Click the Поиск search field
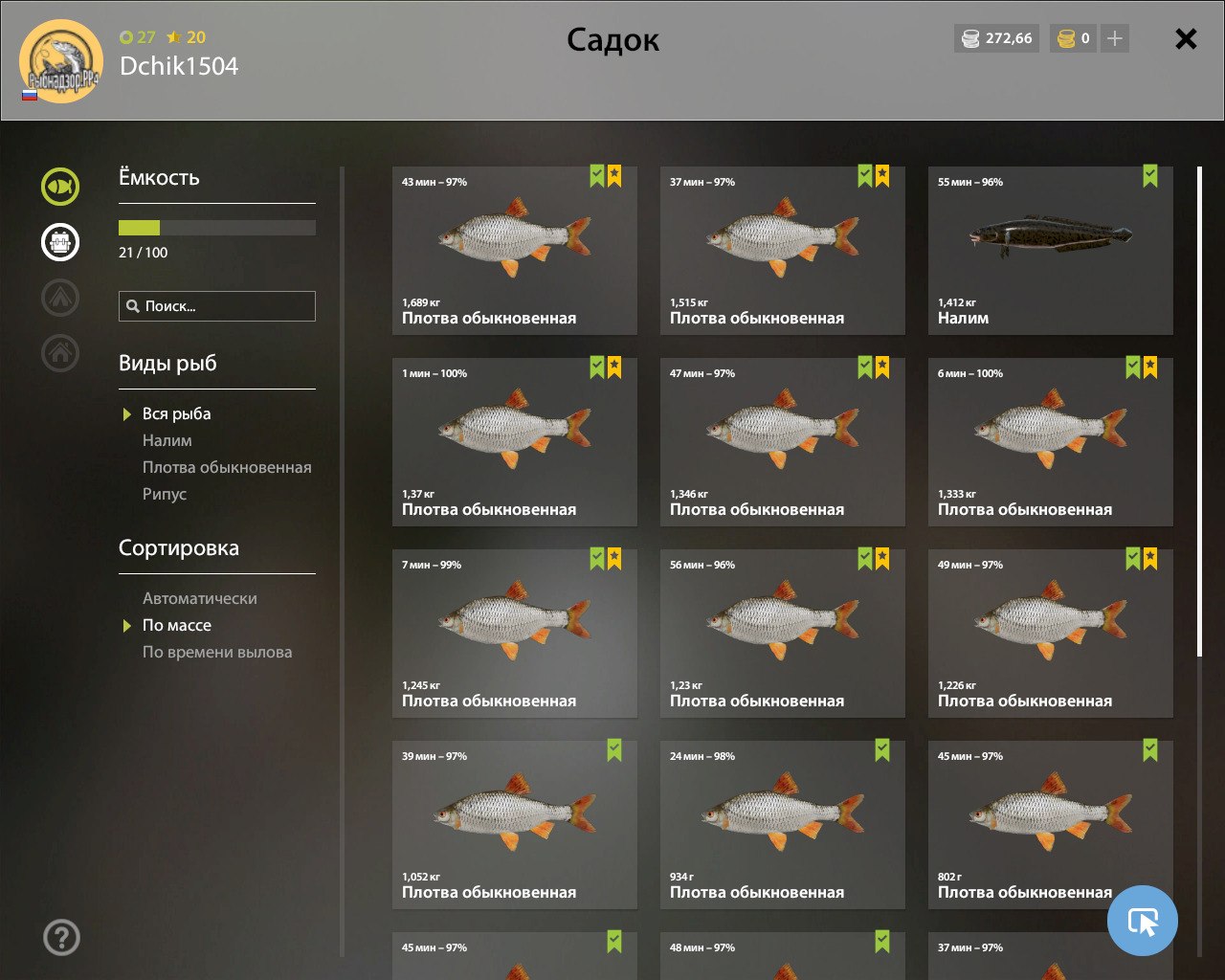 (217, 306)
